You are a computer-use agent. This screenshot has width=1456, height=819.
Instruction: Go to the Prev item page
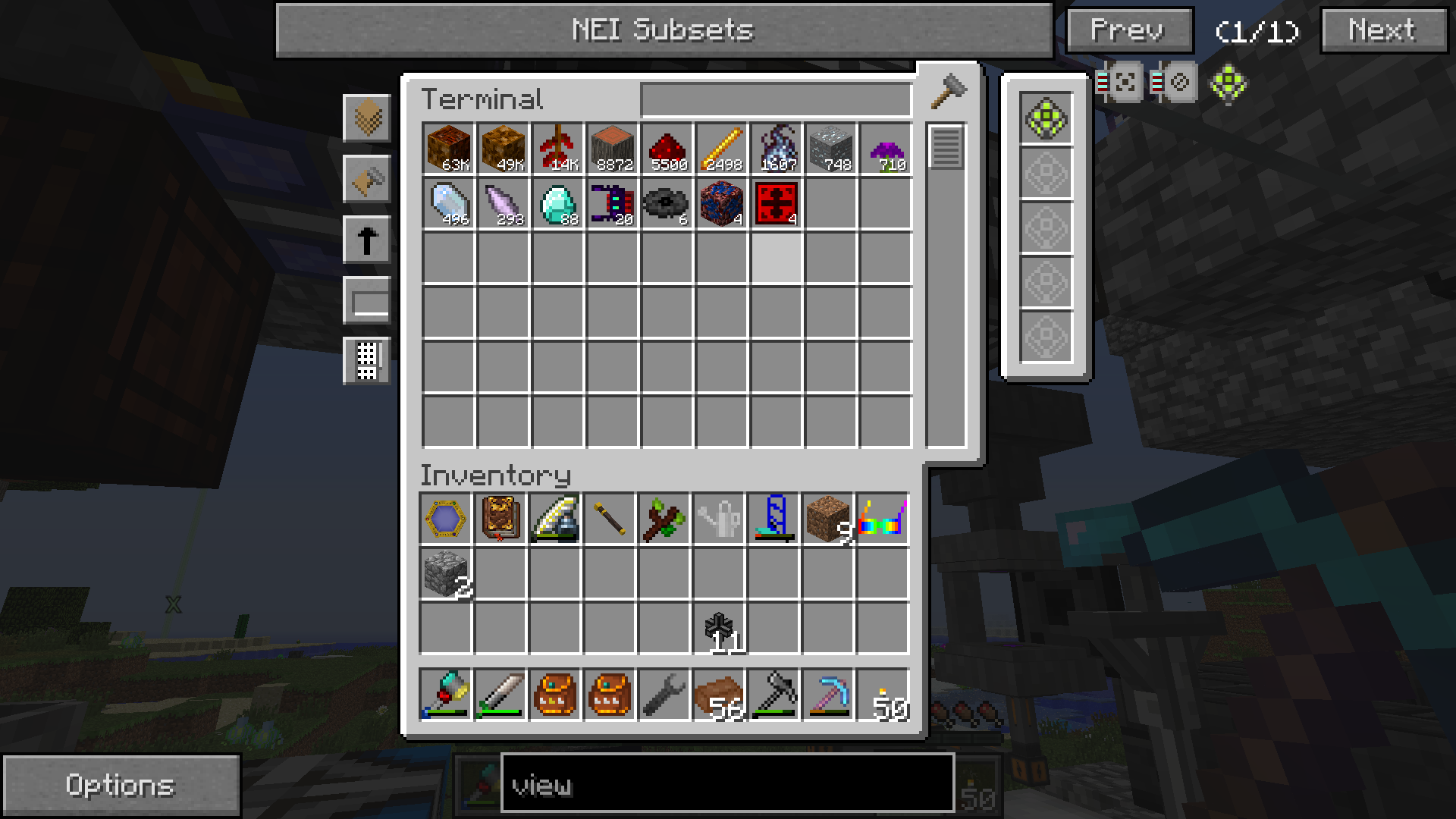(x=1129, y=30)
